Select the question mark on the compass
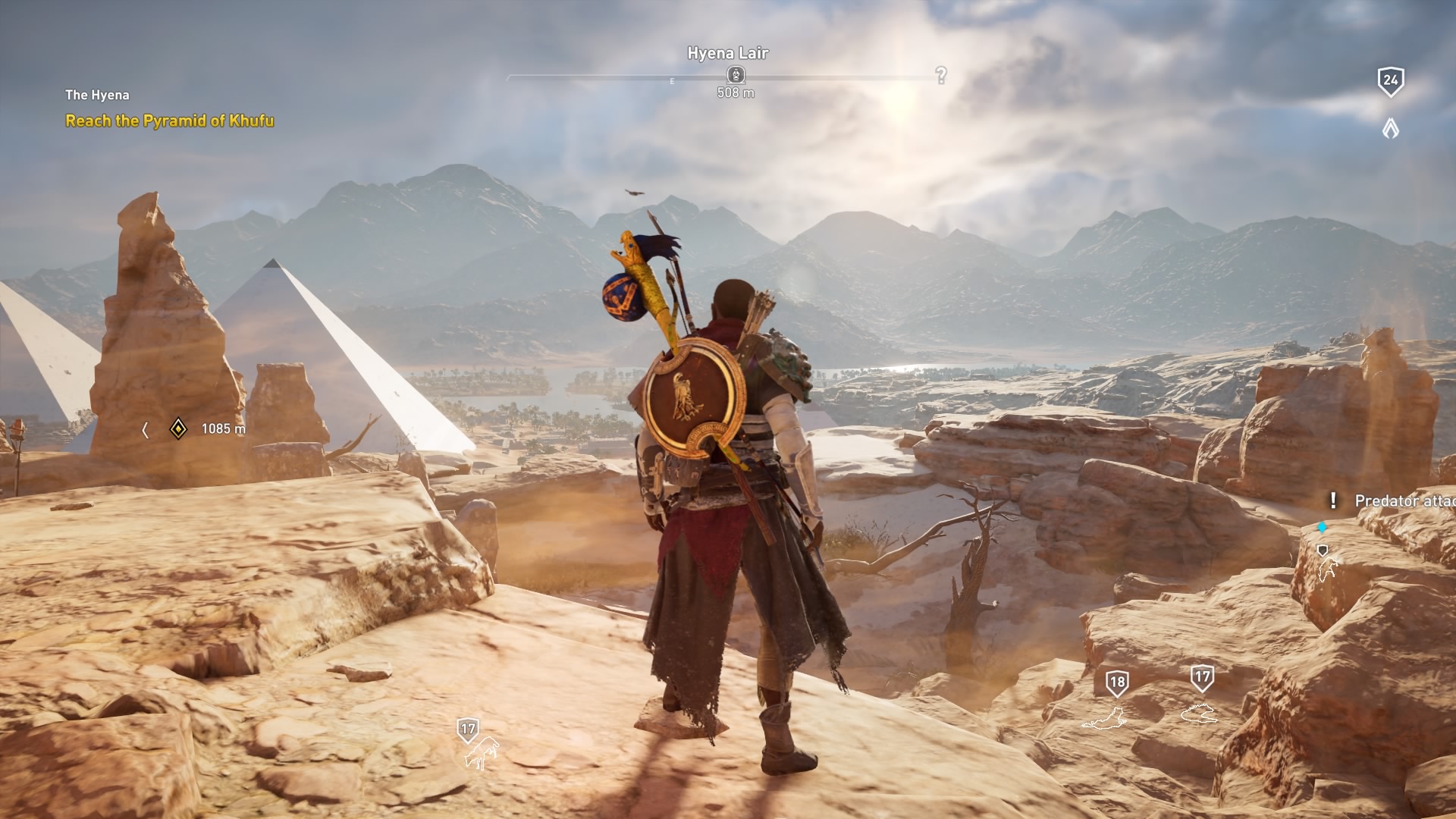The width and height of the screenshot is (1456, 819). tap(941, 75)
